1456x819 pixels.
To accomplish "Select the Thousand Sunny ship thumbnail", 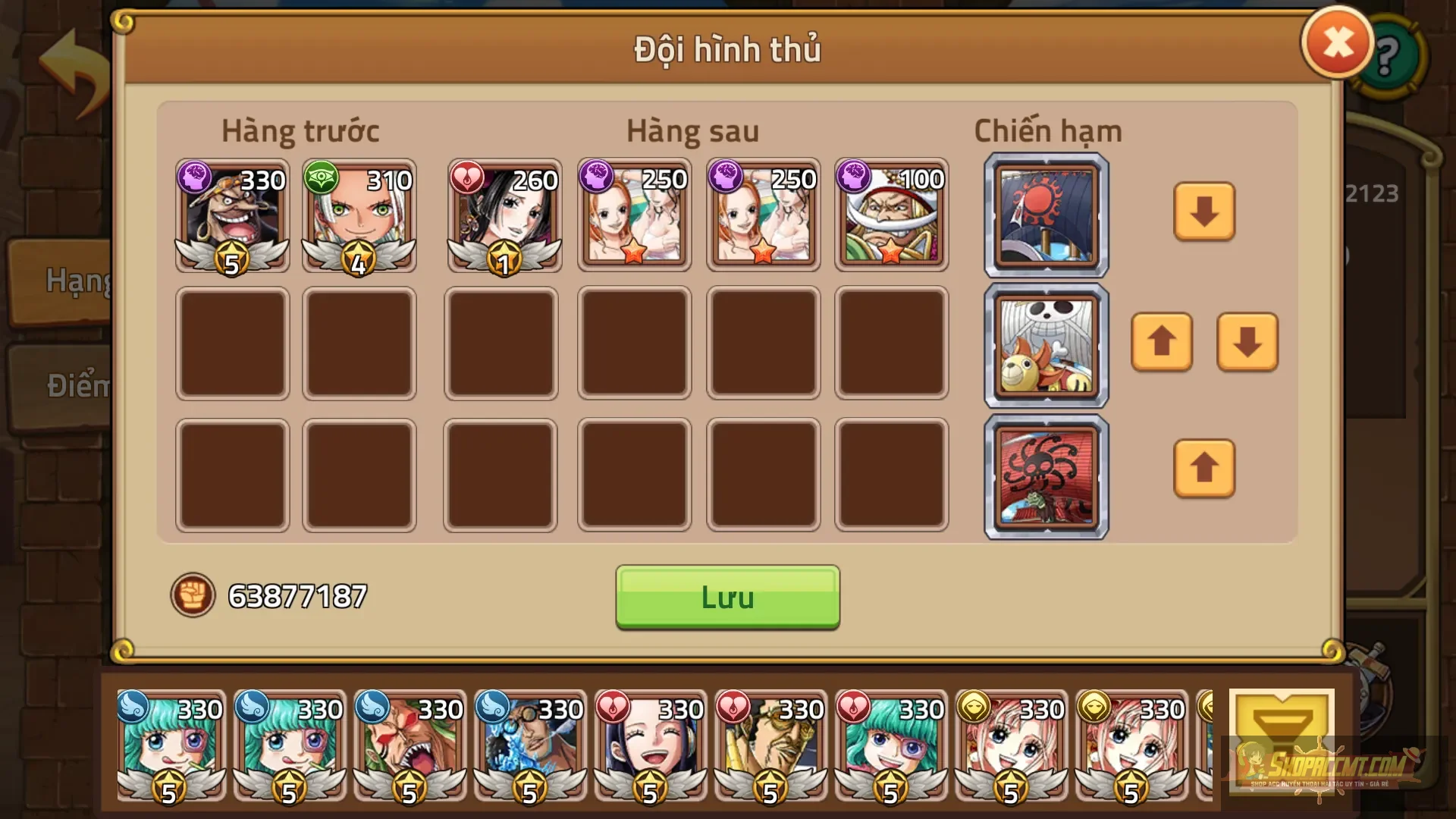I will pos(1045,345).
